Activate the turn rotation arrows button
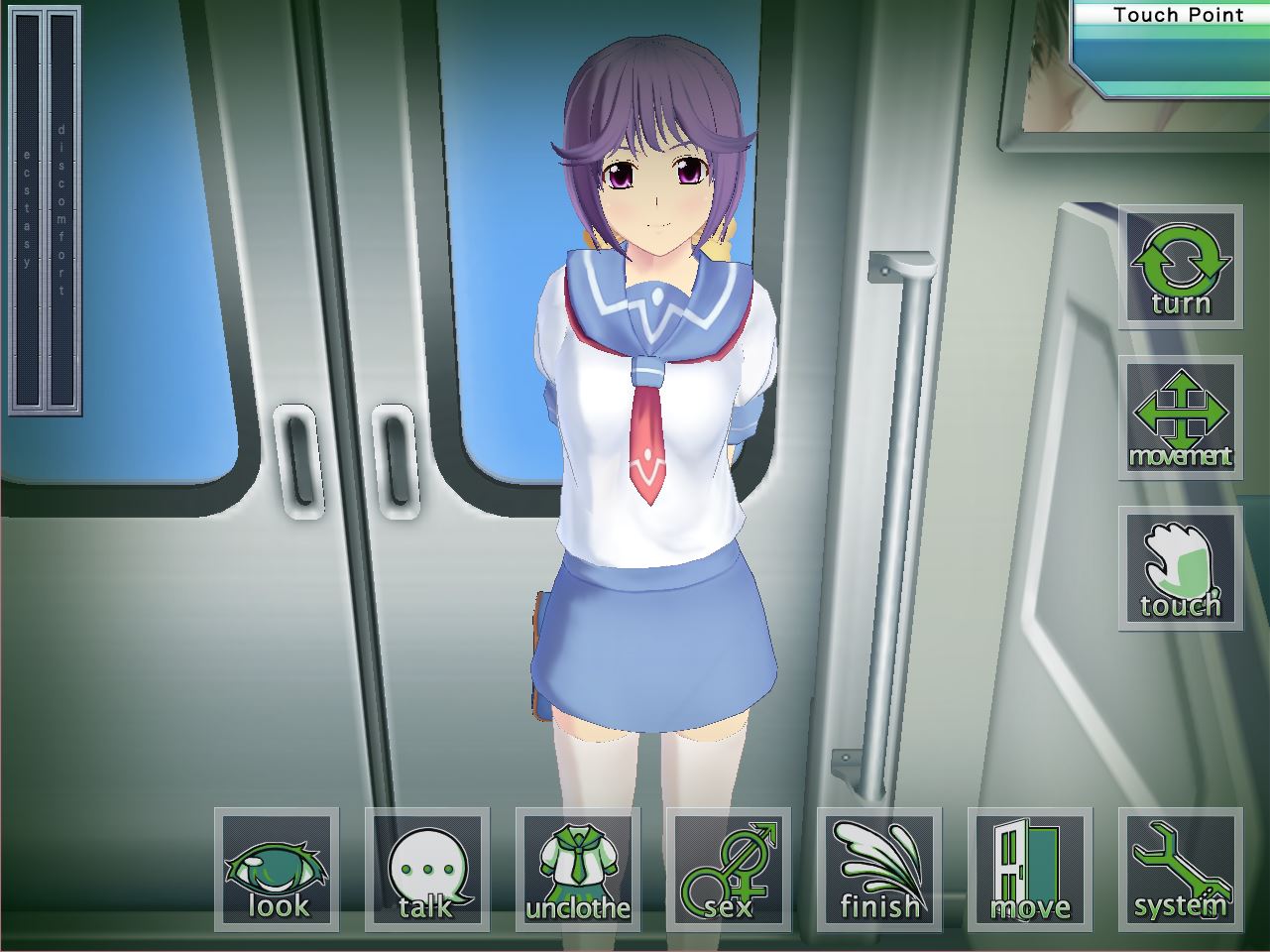Image resolution: width=1270 pixels, height=952 pixels. coord(1181,267)
